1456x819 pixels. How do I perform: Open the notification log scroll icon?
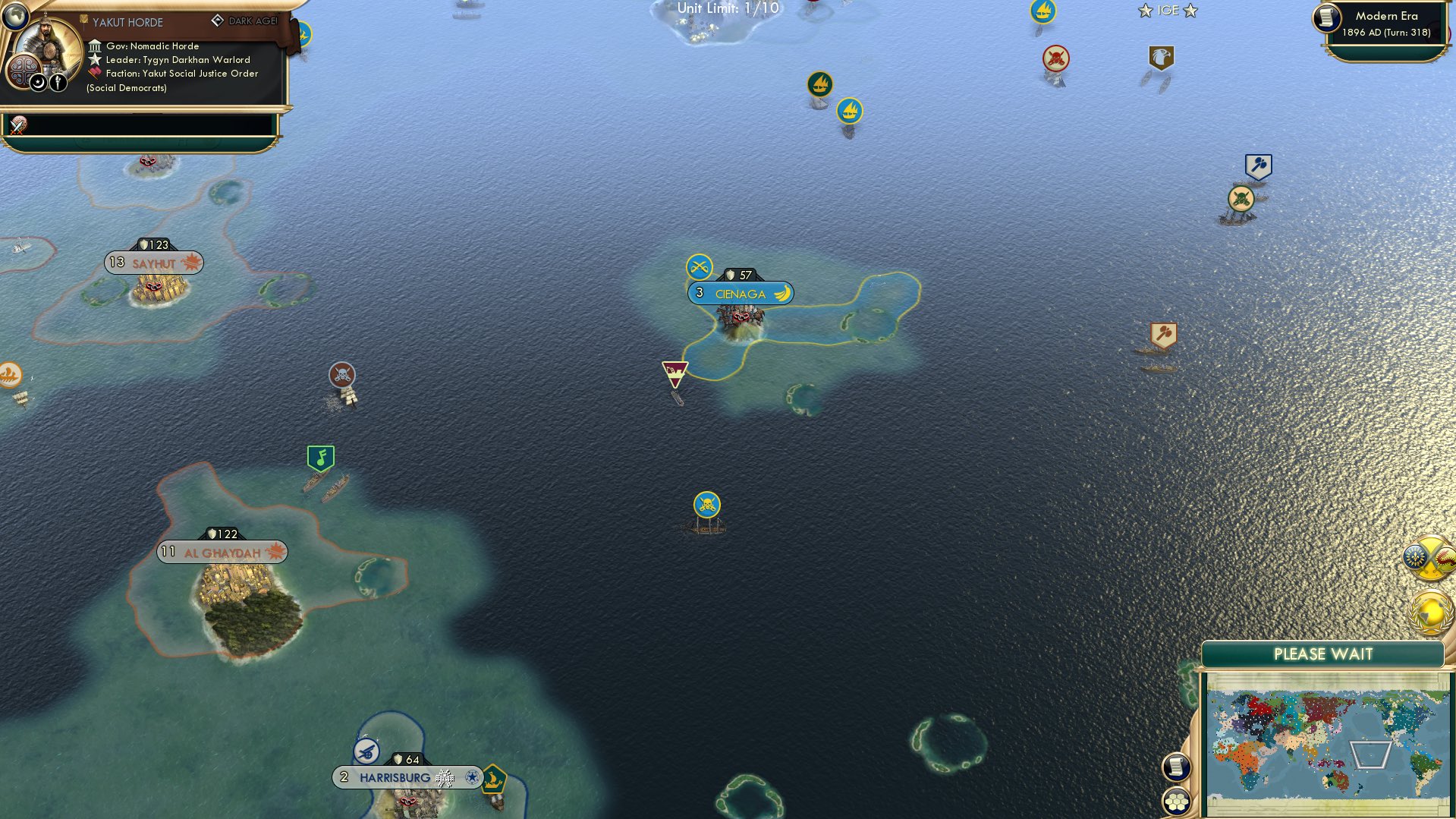tap(1177, 767)
